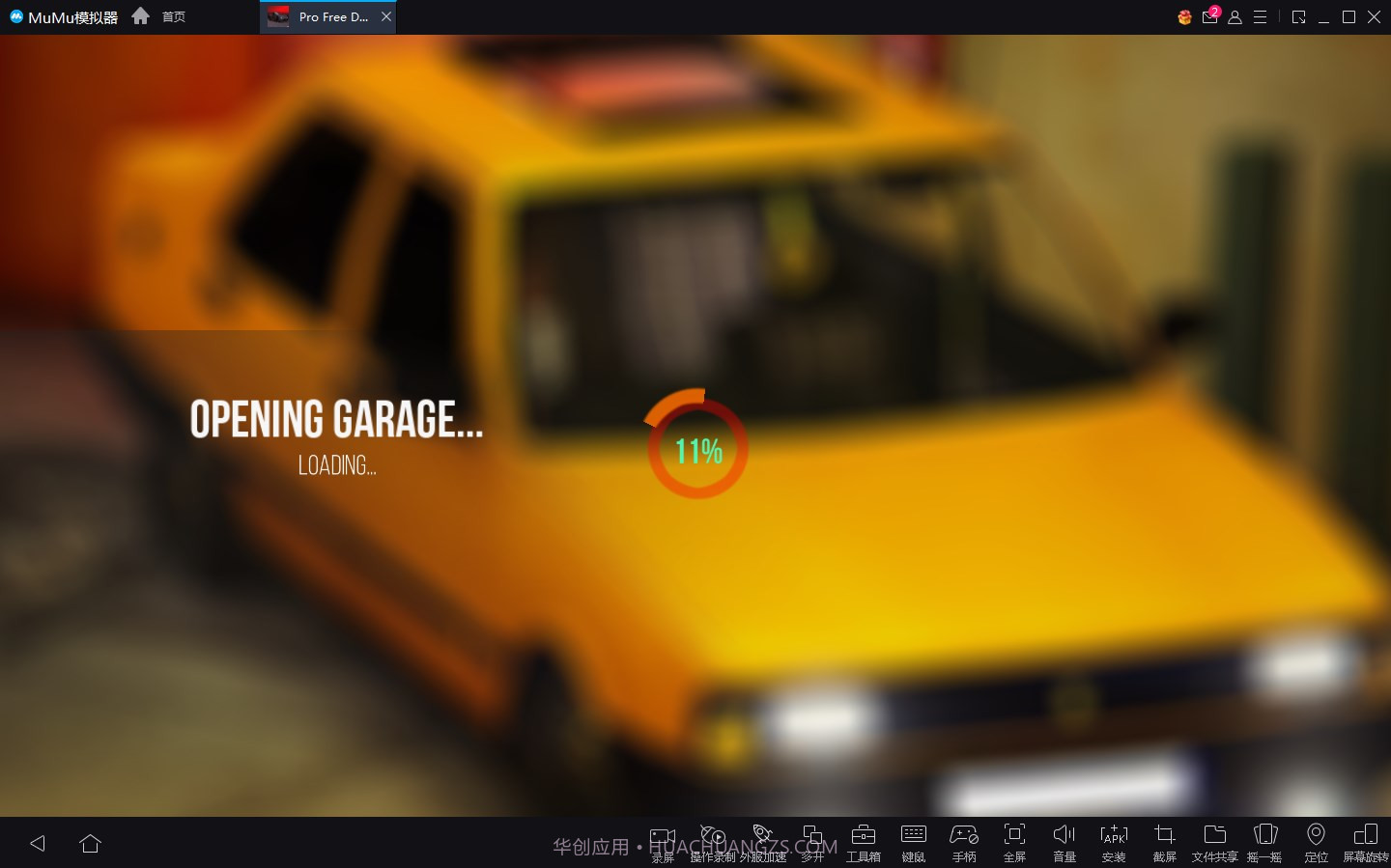Image resolution: width=1391 pixels, height=868 pixels.
Task: Trigger the 摇一摇 shake function
Action: 1265,838
